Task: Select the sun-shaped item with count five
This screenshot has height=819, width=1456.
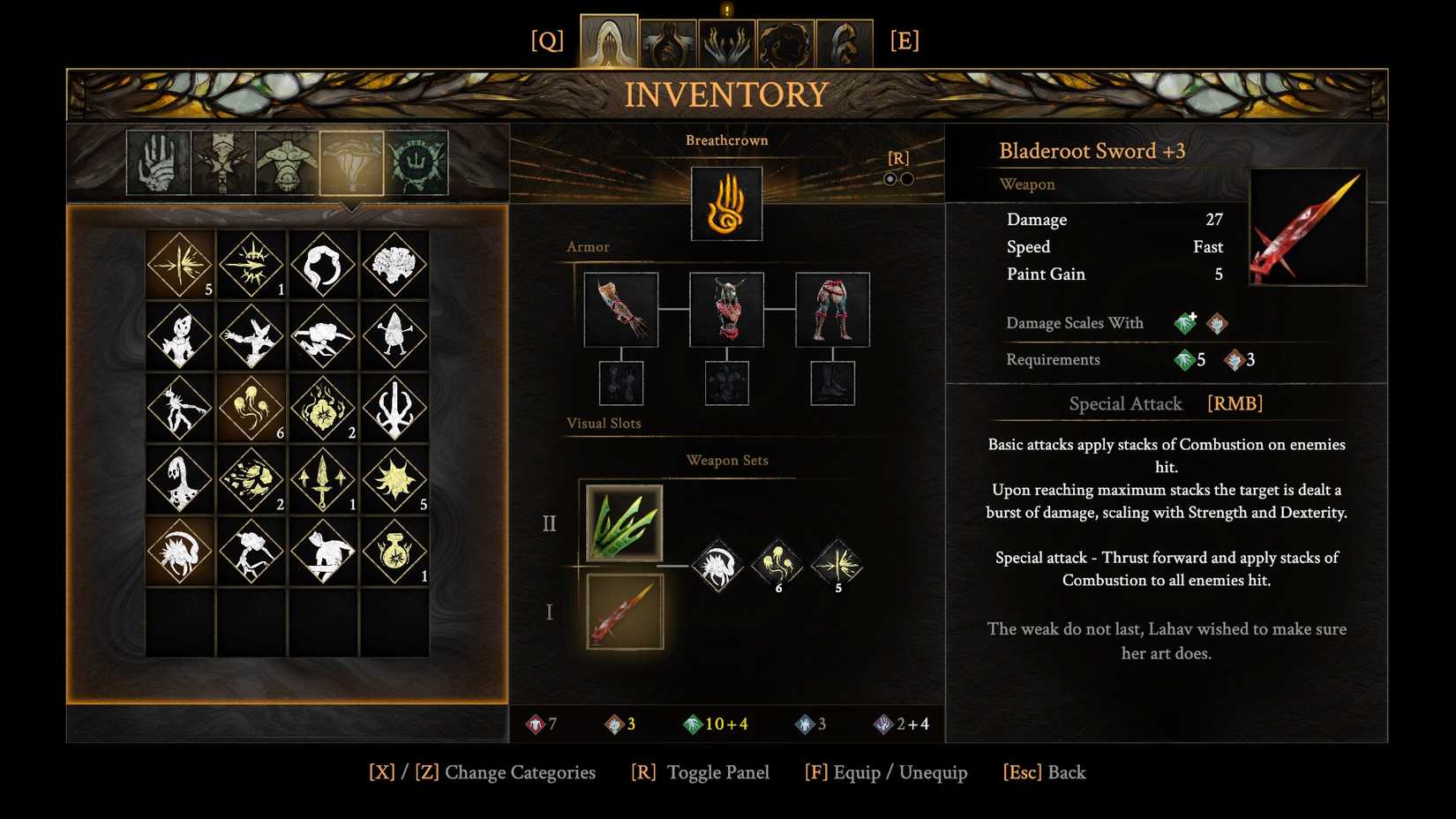Action: pos(395,481)
